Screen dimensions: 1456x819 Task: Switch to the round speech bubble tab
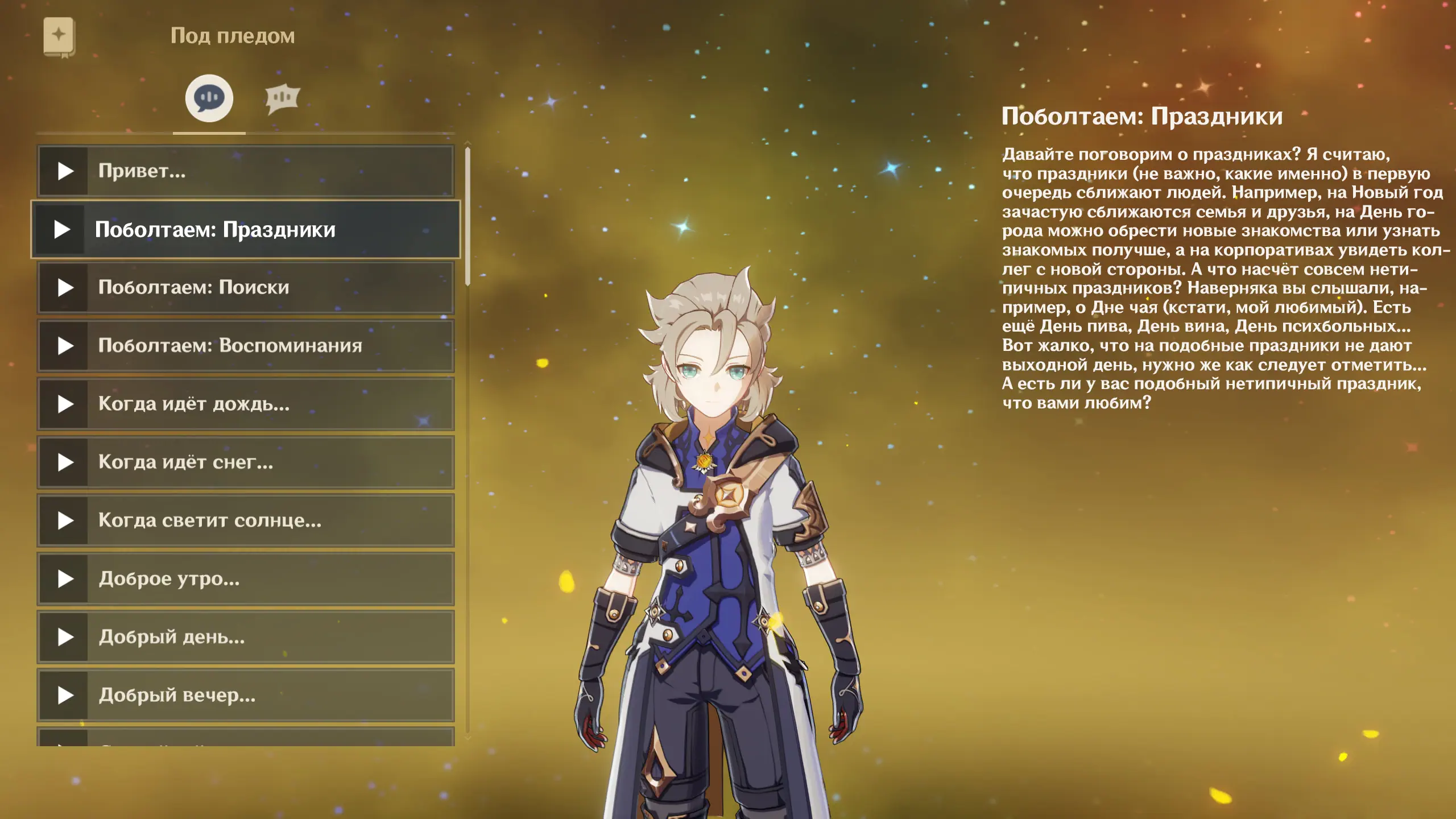click(x=209, y=98)
